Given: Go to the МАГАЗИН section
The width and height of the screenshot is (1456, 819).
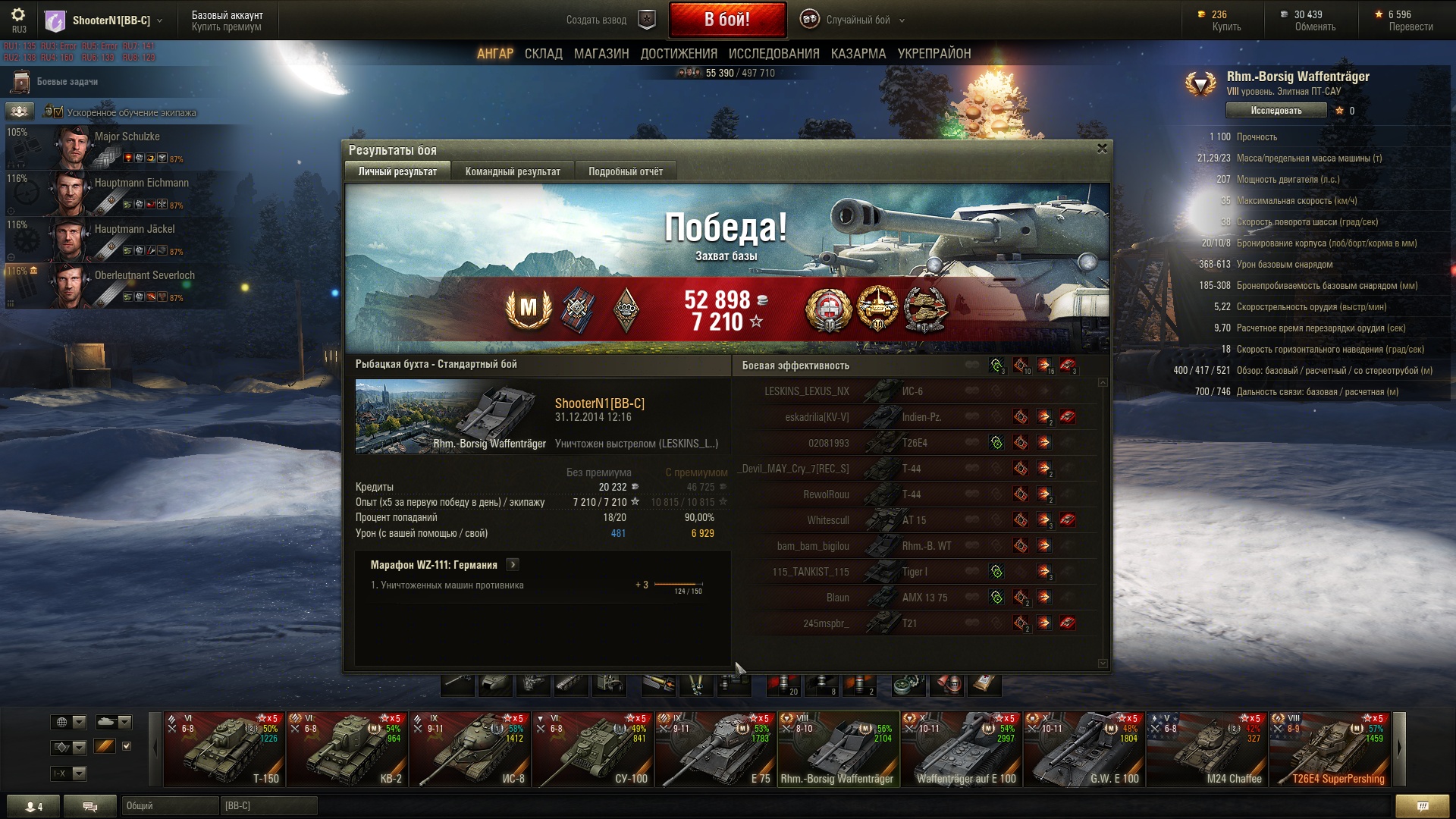Looking at the screenshot, I should pos(601,54).
